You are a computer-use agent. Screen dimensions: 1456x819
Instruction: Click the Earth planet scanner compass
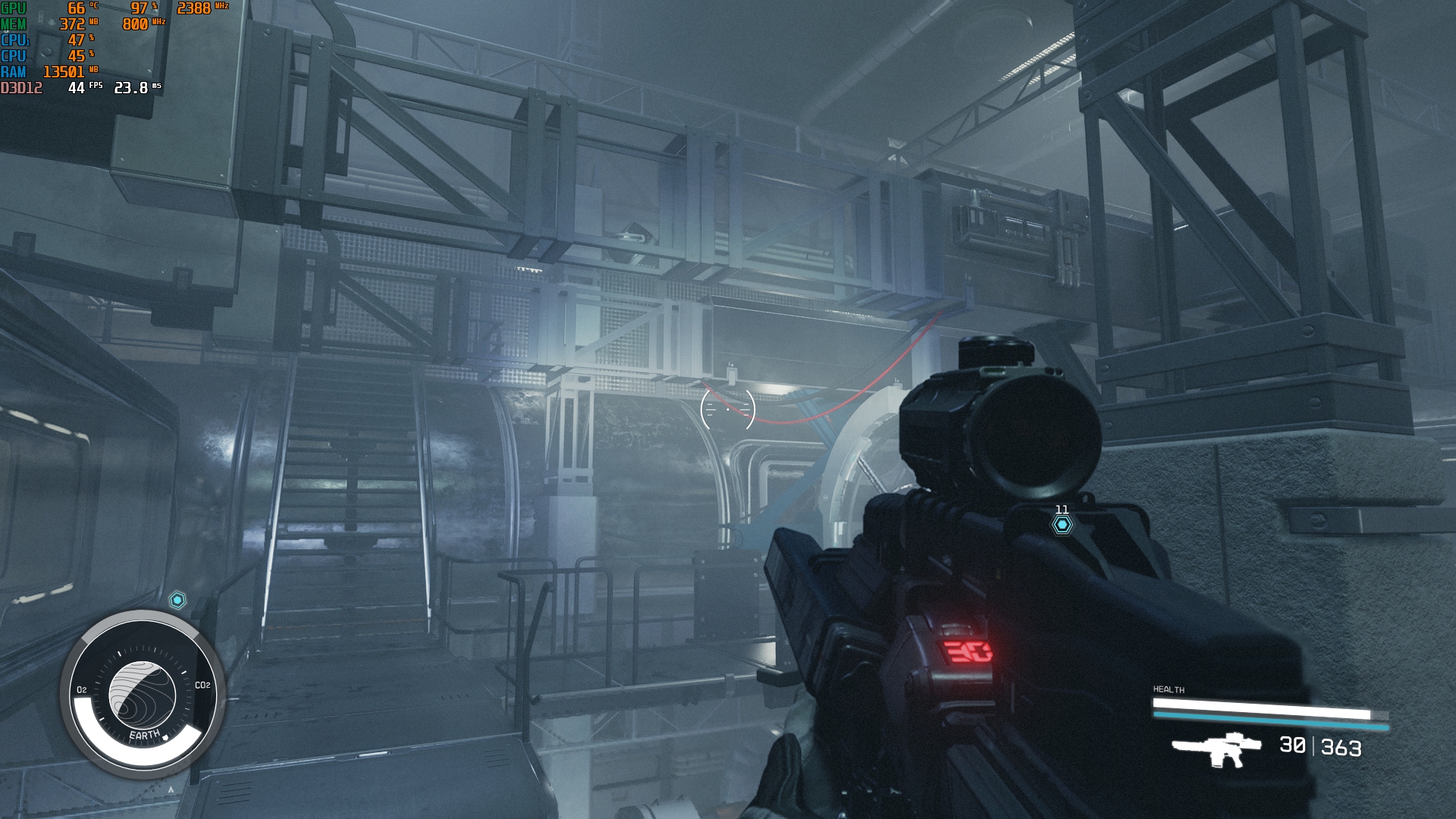(x=142, y=694)
